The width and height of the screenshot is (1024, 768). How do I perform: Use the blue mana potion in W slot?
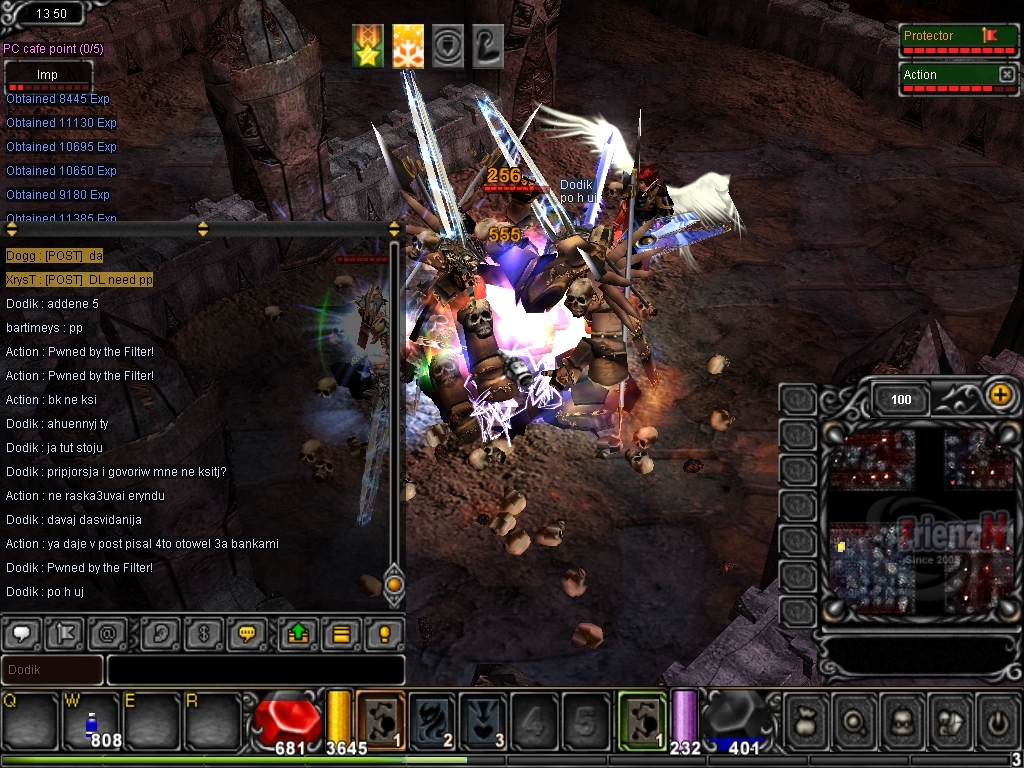[91, 719]
